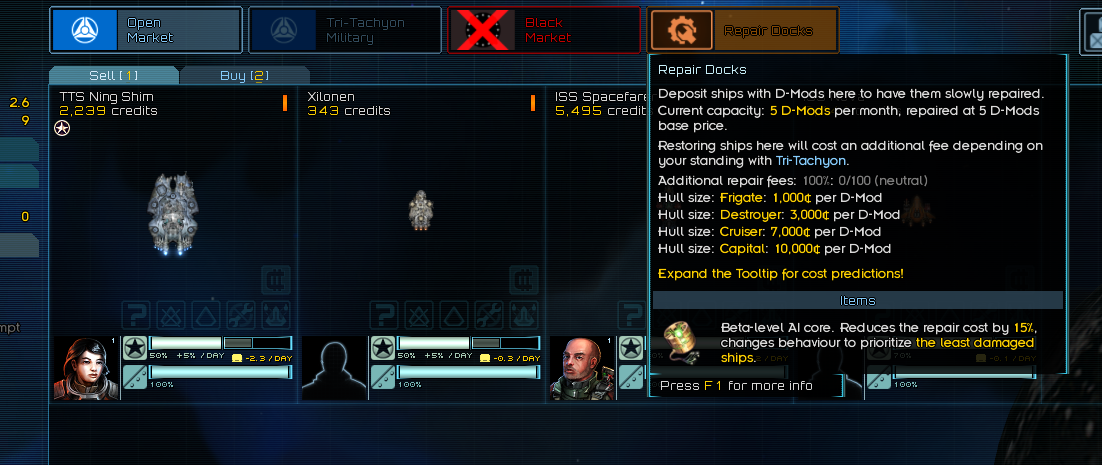
Task: Click the TTS Ning Shim officer portrait
Action: 87,368
